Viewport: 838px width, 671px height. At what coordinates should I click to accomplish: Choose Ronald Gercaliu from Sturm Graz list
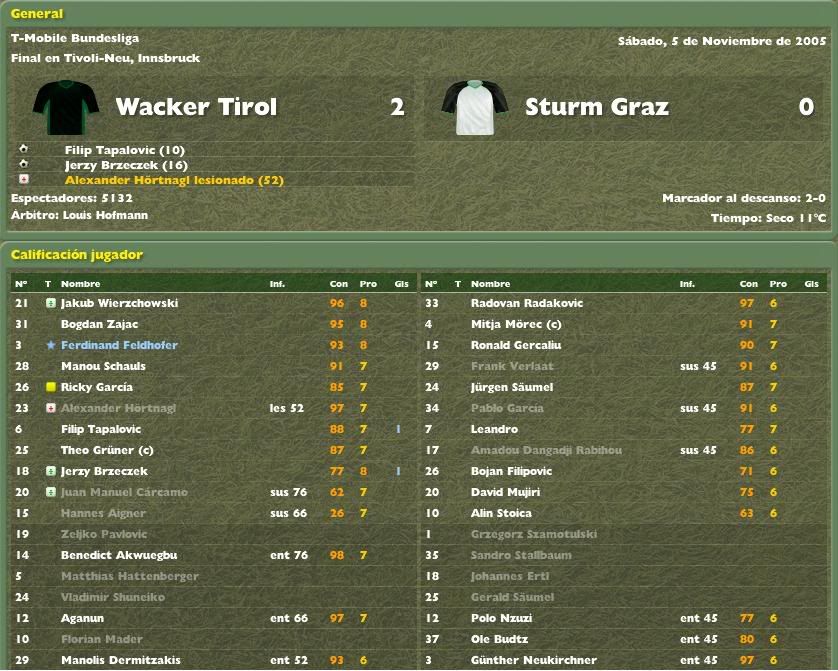point(515,345)
